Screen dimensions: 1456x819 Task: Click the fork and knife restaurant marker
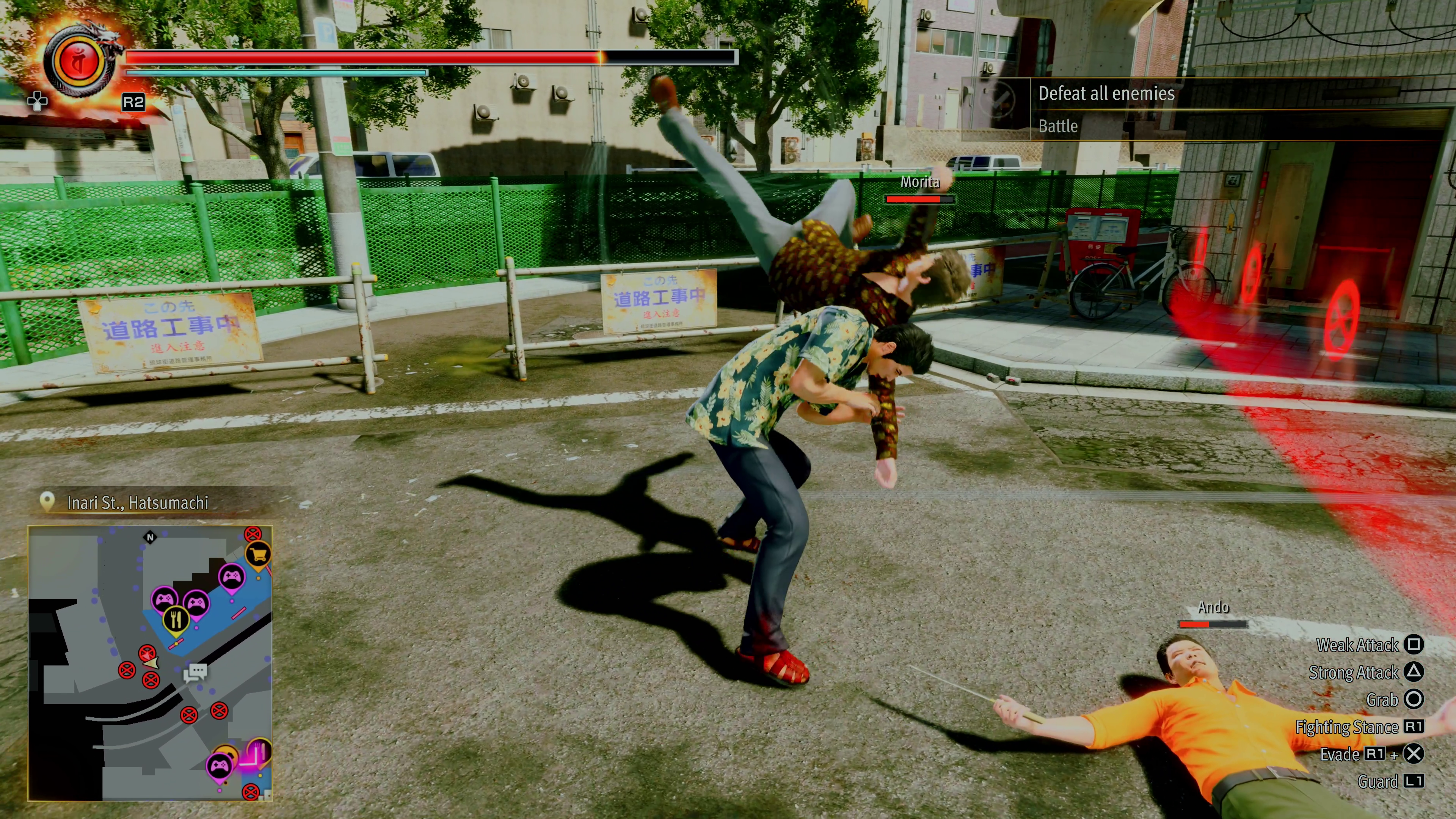click(x=176, y=621)
